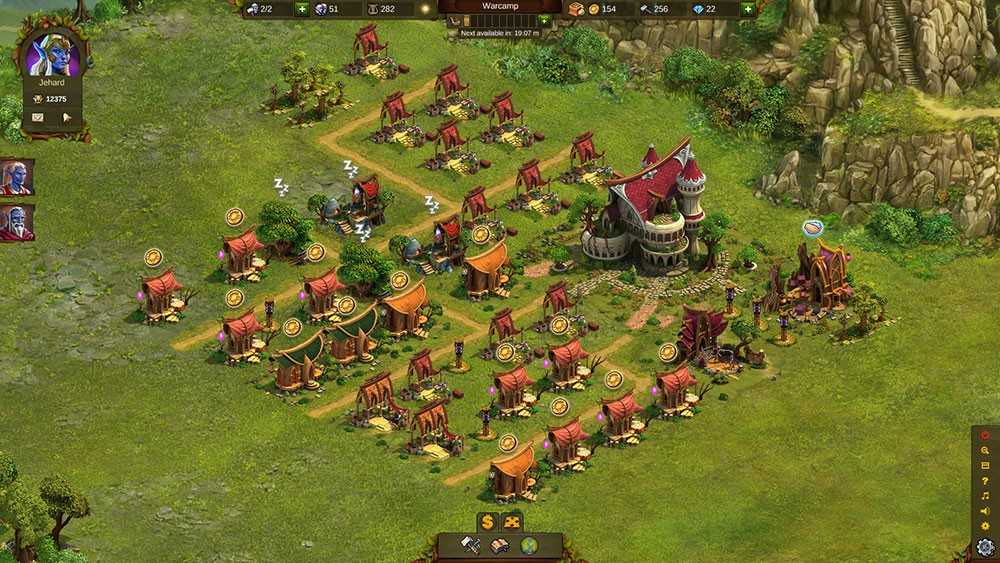Image resolution: width=1000 pixels, height=563 pixels.
Task: Add builders with the plus next to 2/2
Action: click(x=302, y=9)
